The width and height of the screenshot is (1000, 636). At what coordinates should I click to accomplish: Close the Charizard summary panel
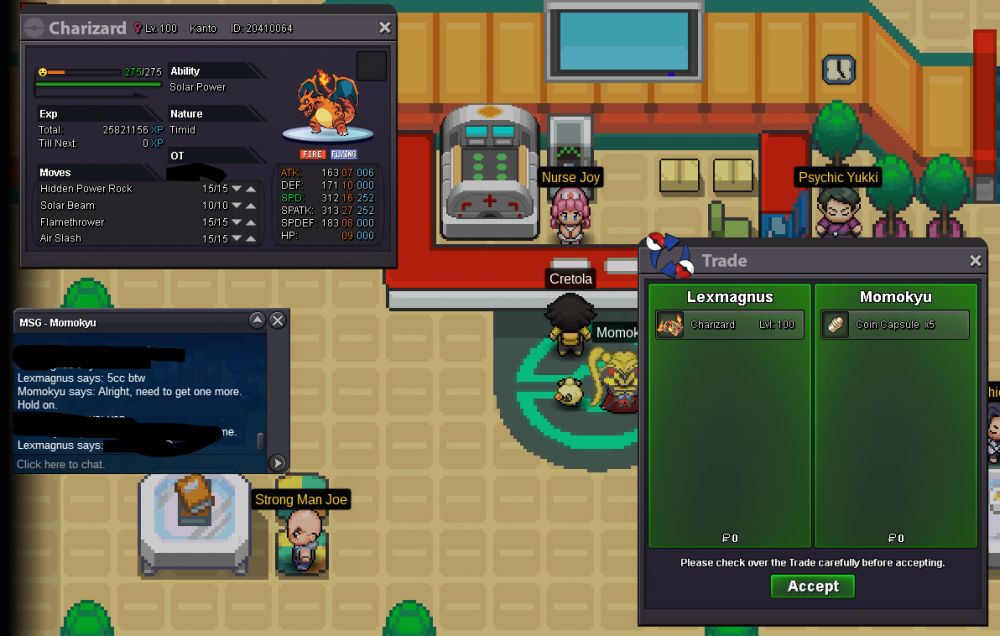click(385, 28)
